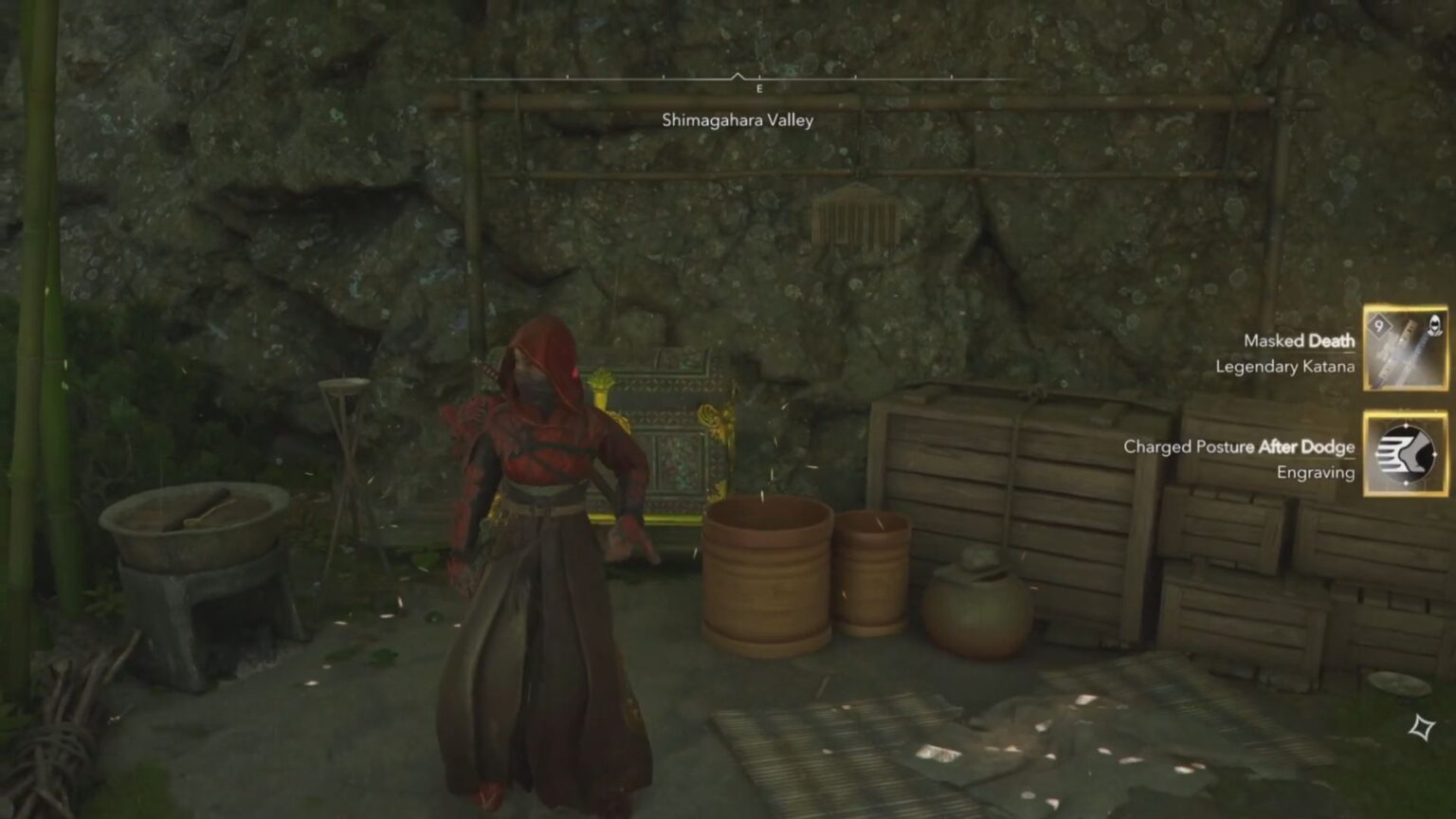Click the compass tick mark left of E
The image size is (1456, 819).
coord(664,76)
